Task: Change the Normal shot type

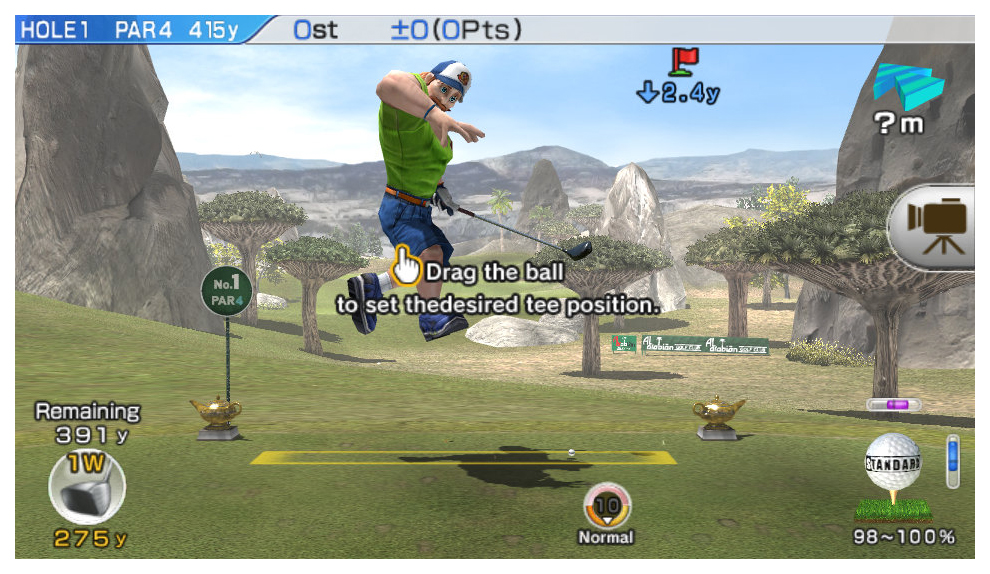Action: 607,507
